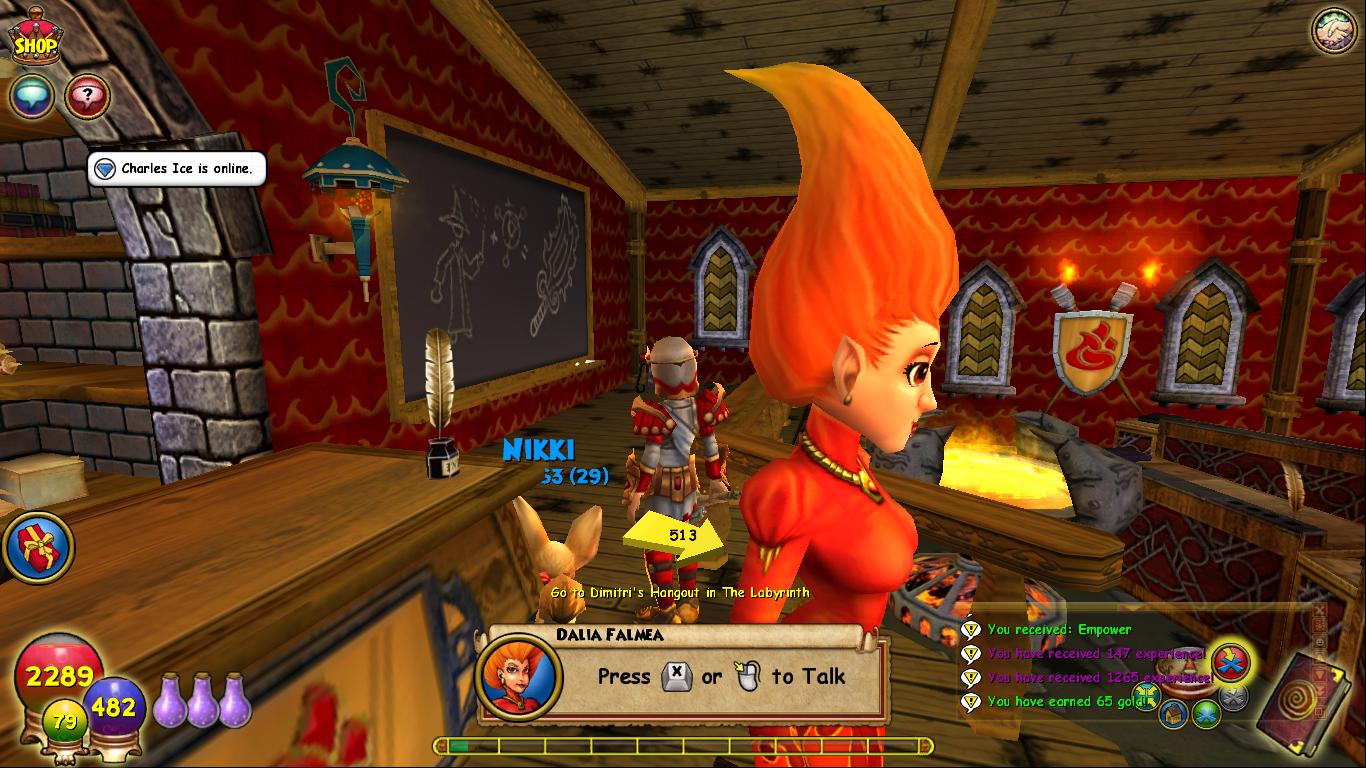Click Dalia Falmea's portrait in talk panel
Image resolution: width=1366 pixels, height=768 pixels.
pyautogui.click(x=518, y=675)
